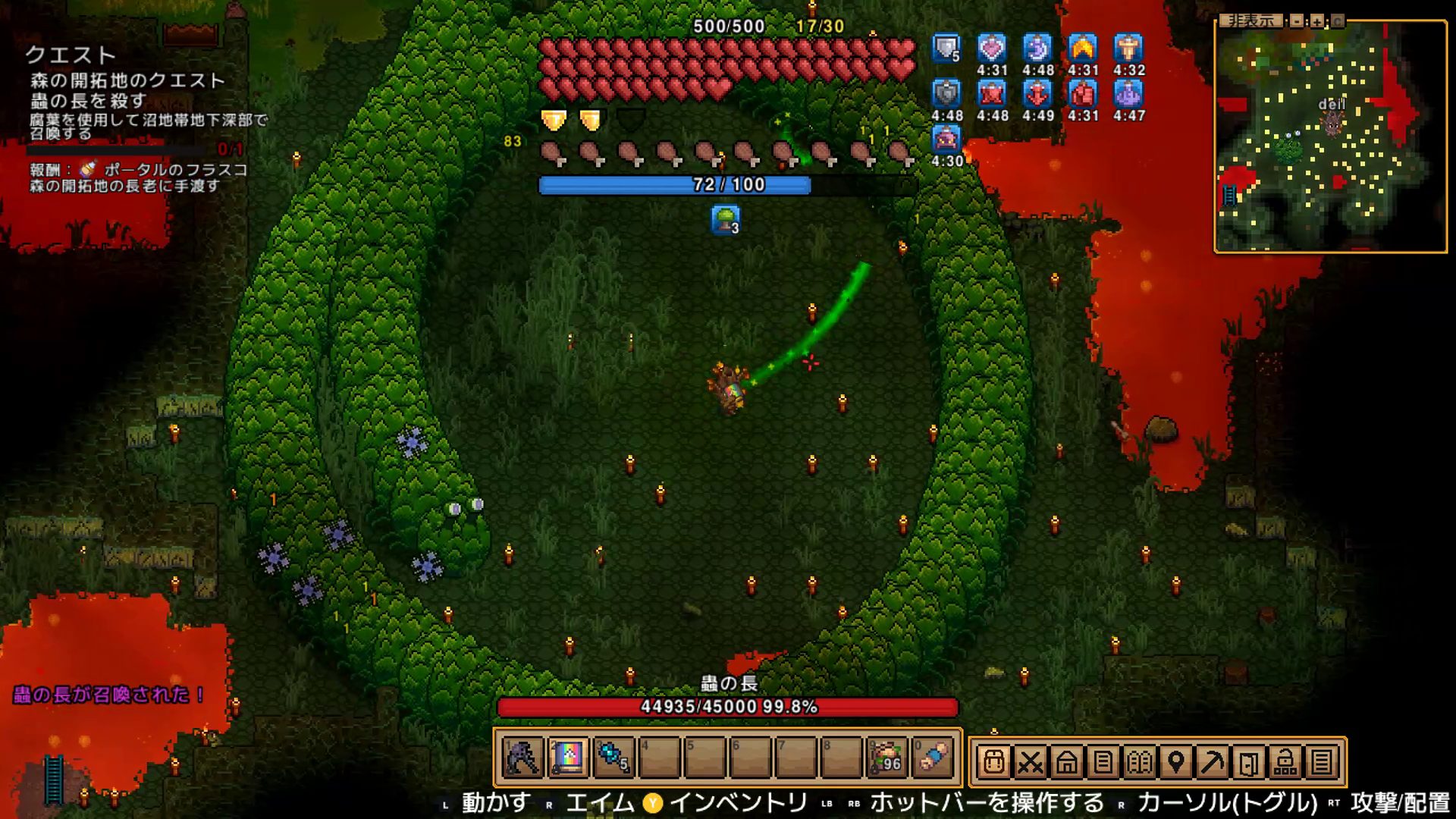Screen dimensions: 1456x819
Task: Hide the minimap with the 非表示 button
Action: tap(1251, 21)
